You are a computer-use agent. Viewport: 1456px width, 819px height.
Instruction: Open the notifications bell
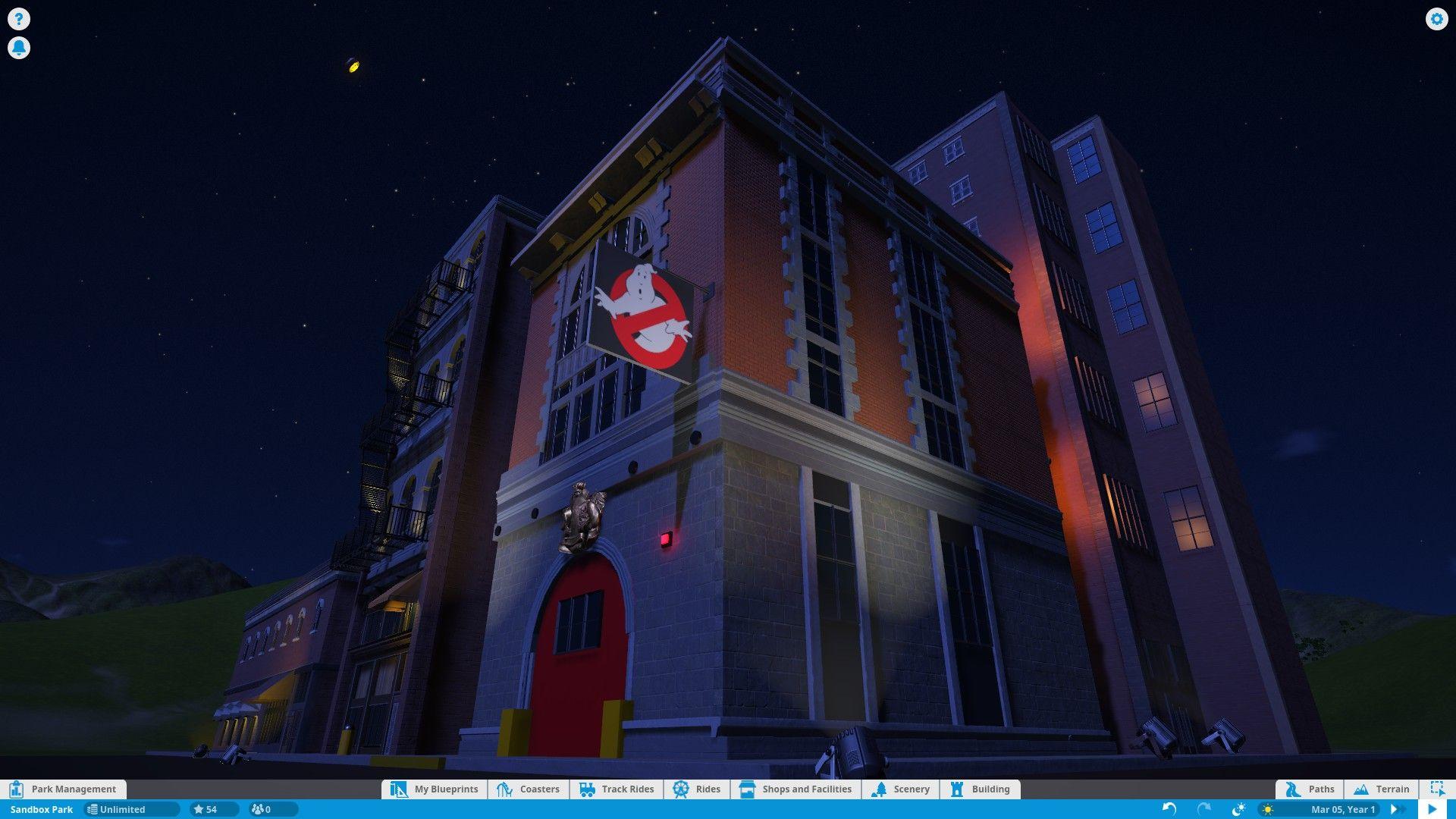[18, 48]
